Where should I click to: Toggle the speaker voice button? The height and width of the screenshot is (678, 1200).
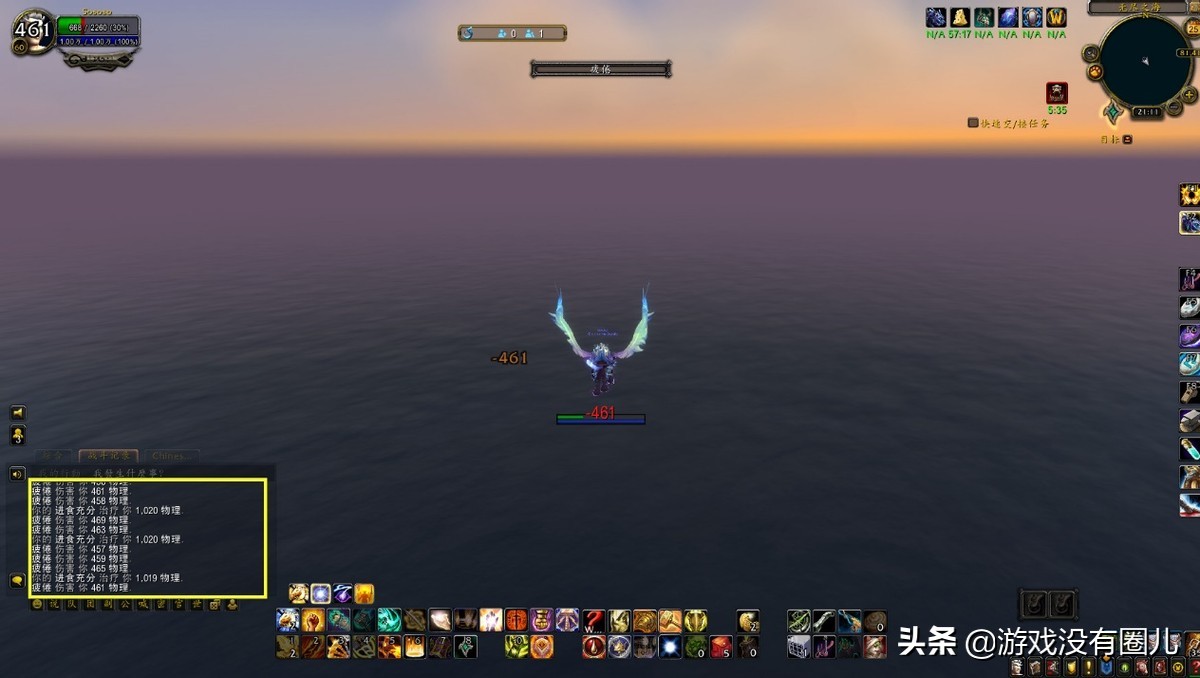coord(18,473)
